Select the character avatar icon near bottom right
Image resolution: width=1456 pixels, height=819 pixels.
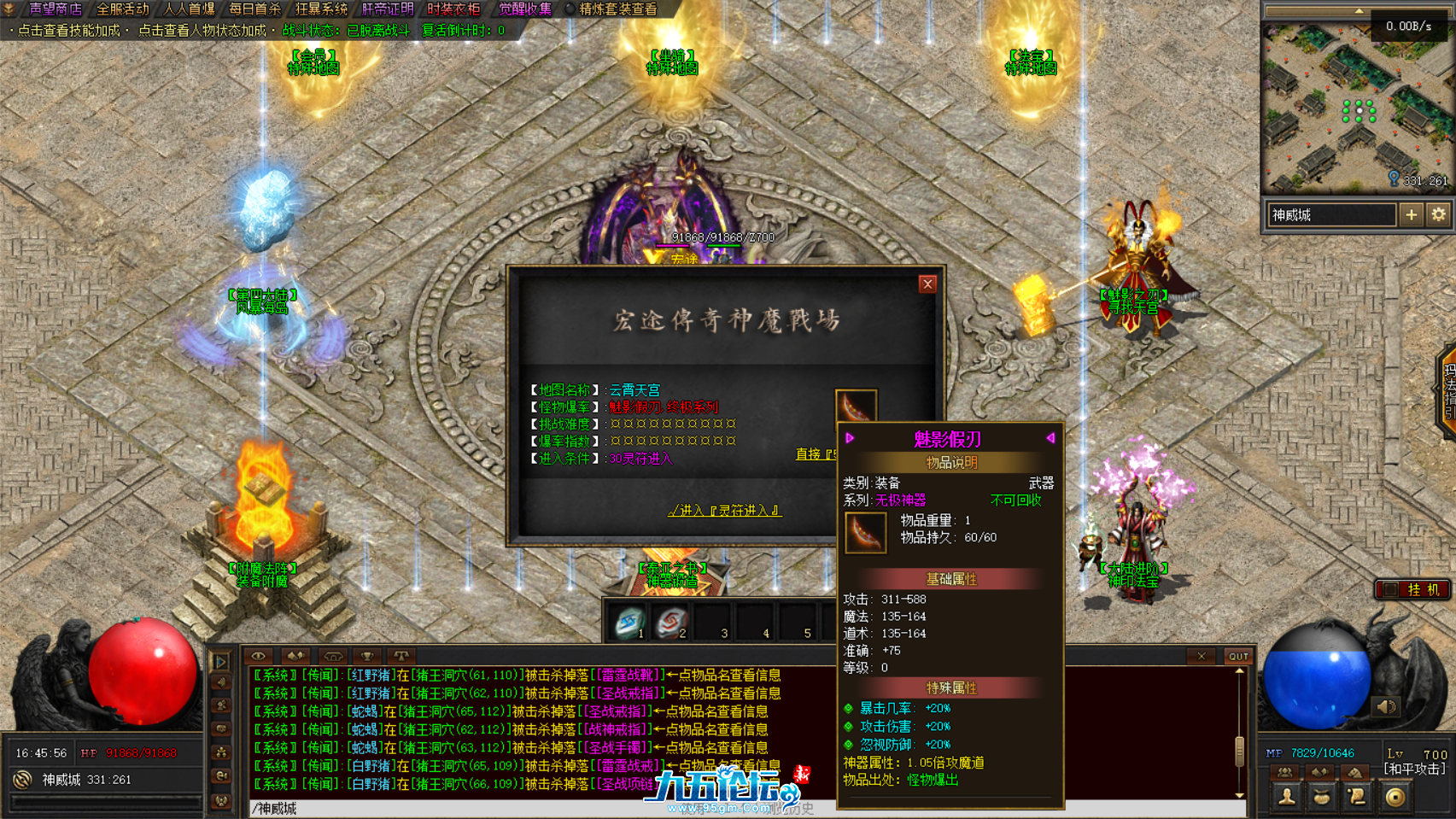tap(1285, 797)
